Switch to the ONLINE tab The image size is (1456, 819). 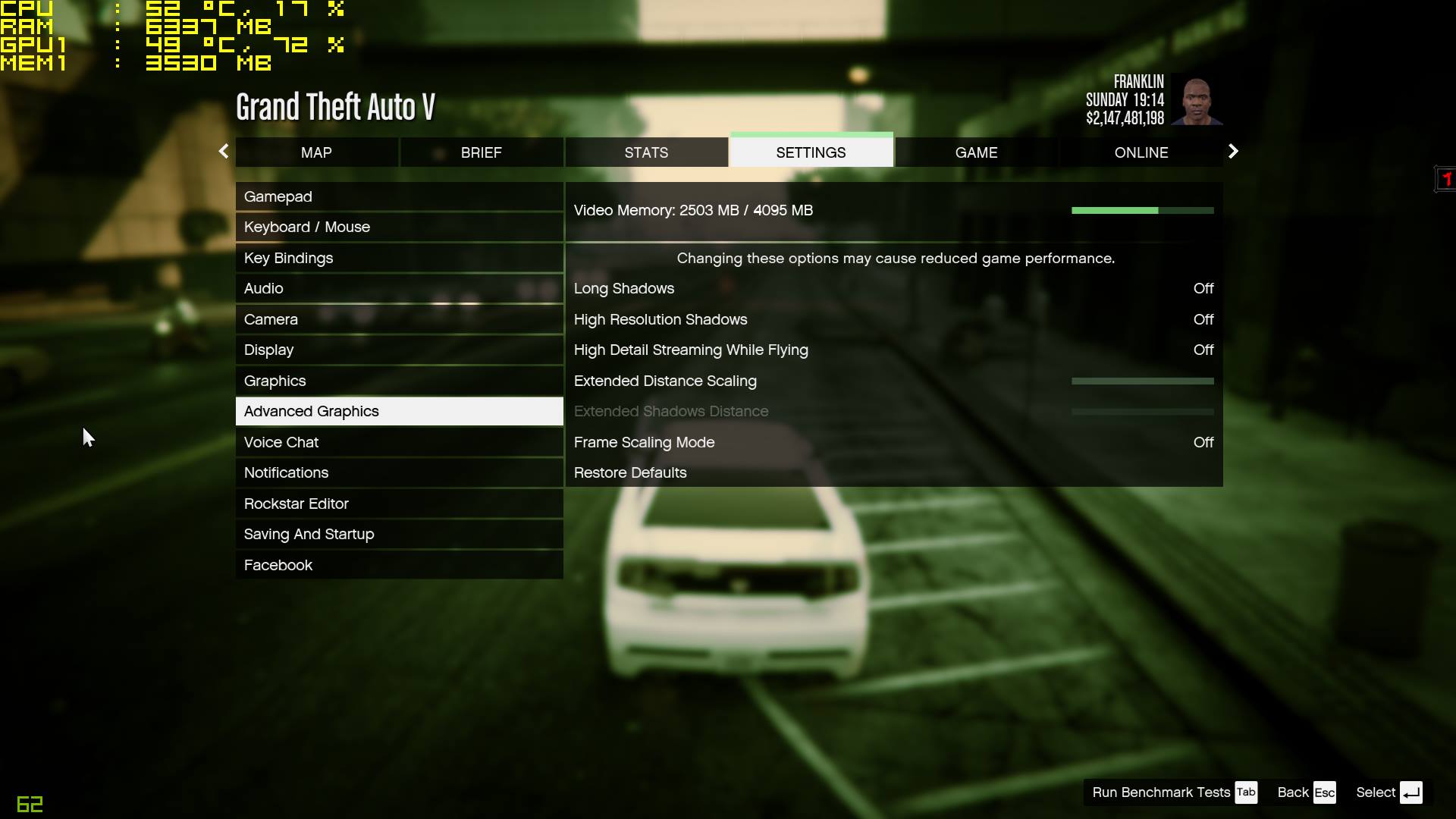coord(1141,152)
